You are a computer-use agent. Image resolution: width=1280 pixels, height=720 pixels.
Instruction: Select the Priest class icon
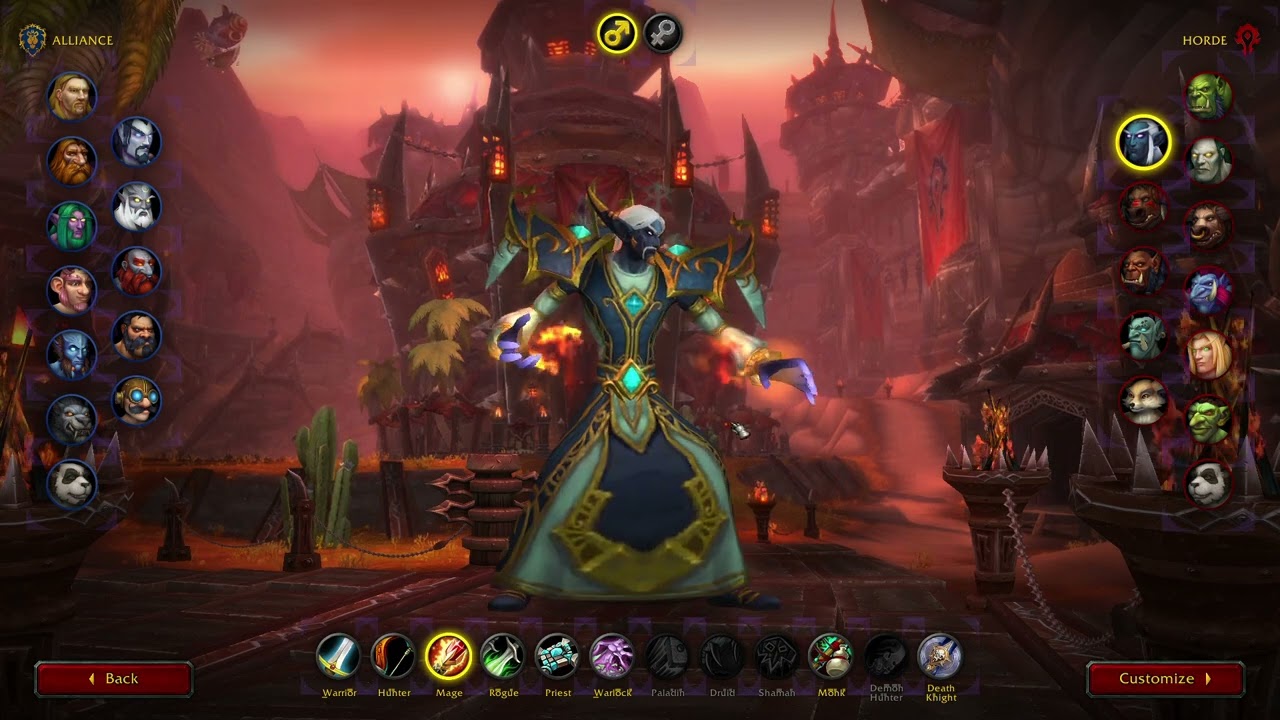pos(556,658)
